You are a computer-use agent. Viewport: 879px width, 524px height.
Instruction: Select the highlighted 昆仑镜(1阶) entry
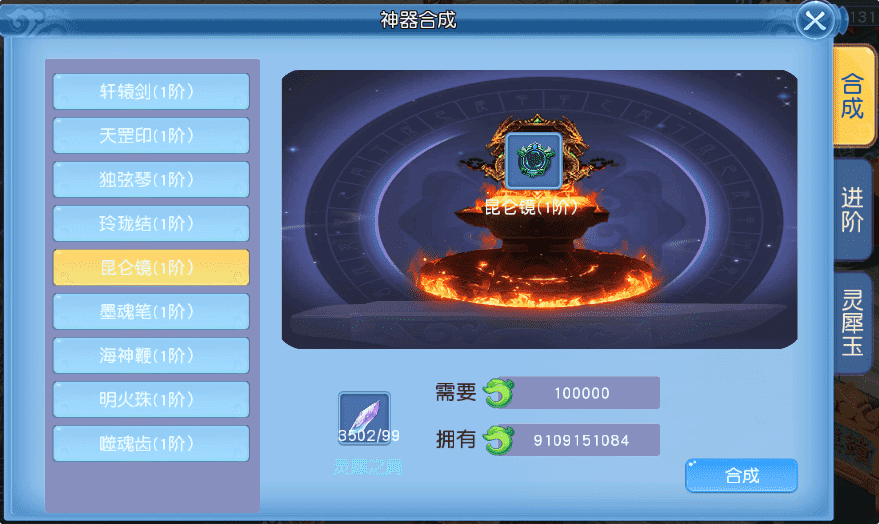151,268
